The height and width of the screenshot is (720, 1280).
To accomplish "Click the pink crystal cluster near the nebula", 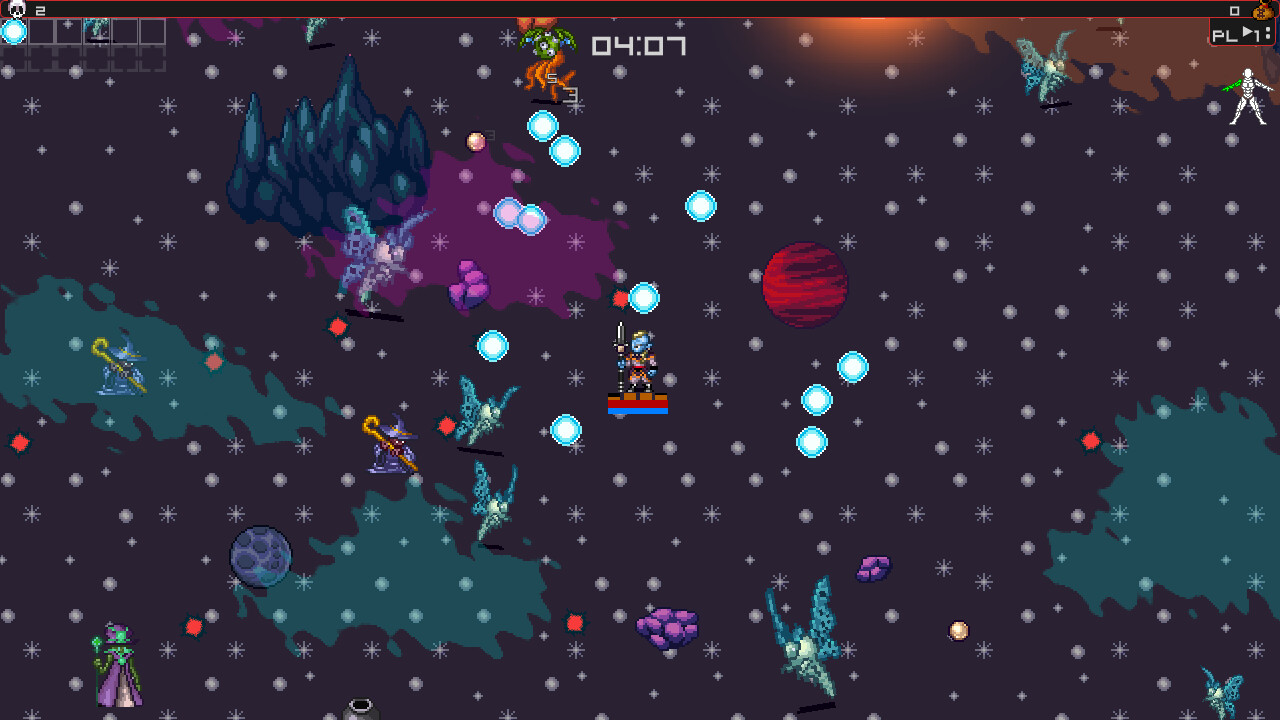I will [x=468, y=283].
